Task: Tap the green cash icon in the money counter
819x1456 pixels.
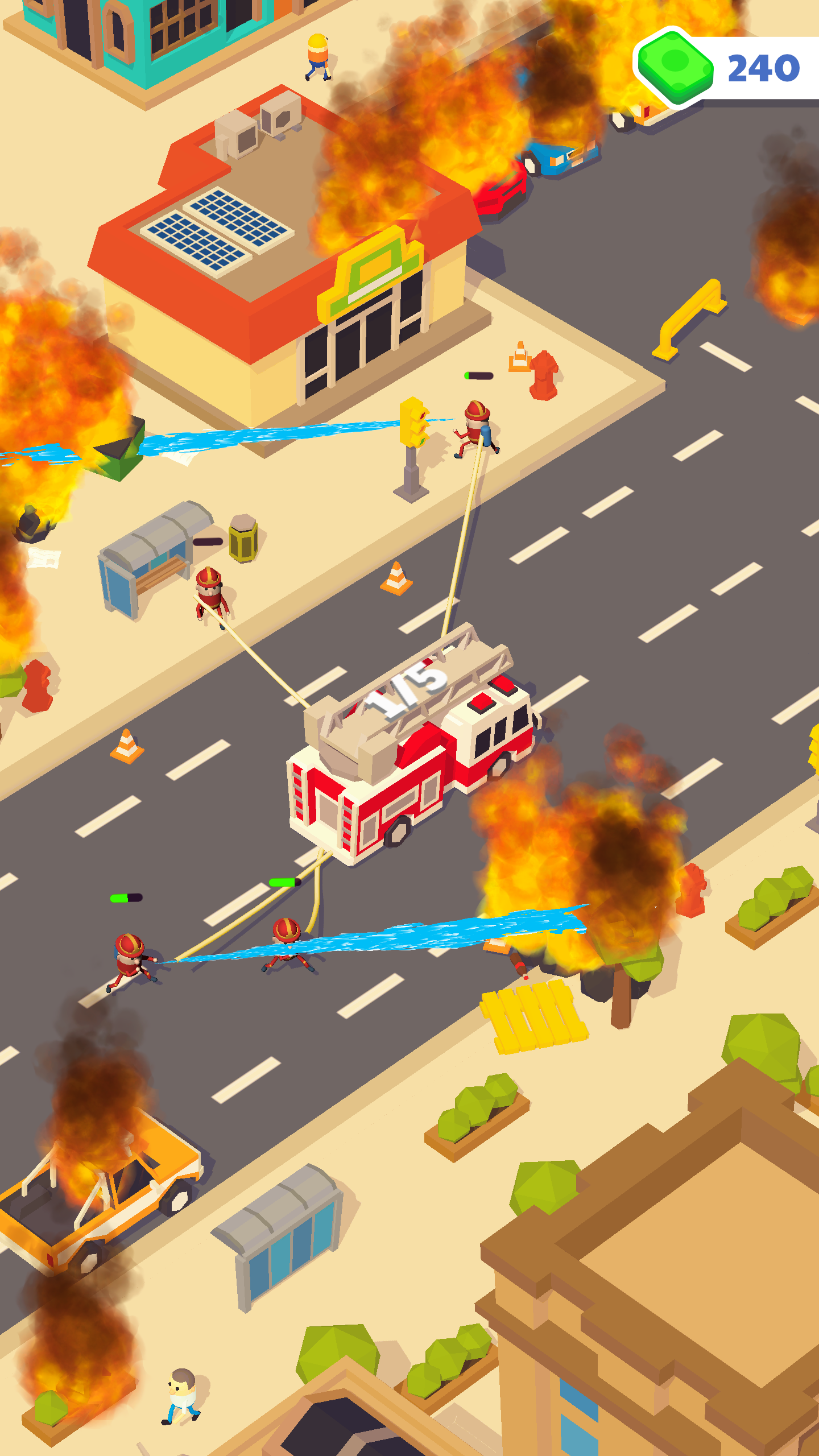Action: 674,64
